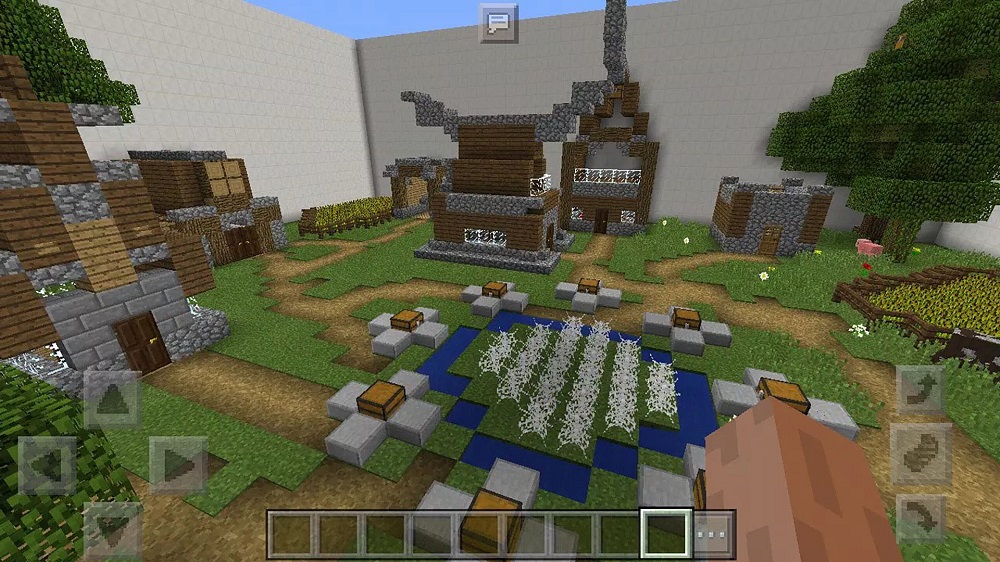Tap the move backward arrow on the D-pad

(112, 528)
